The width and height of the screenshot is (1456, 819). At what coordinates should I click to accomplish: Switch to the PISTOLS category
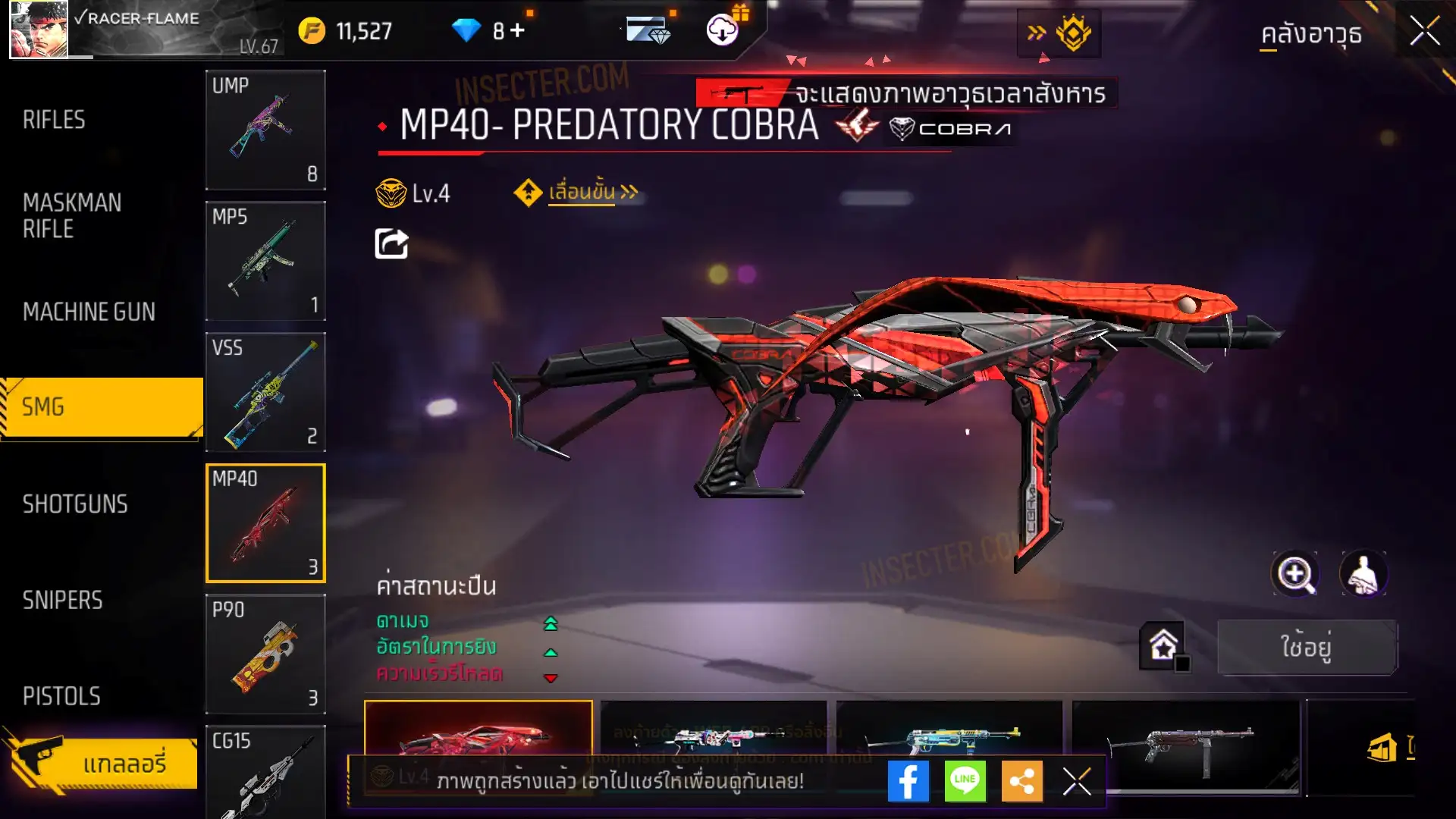[x=61, y=696]
